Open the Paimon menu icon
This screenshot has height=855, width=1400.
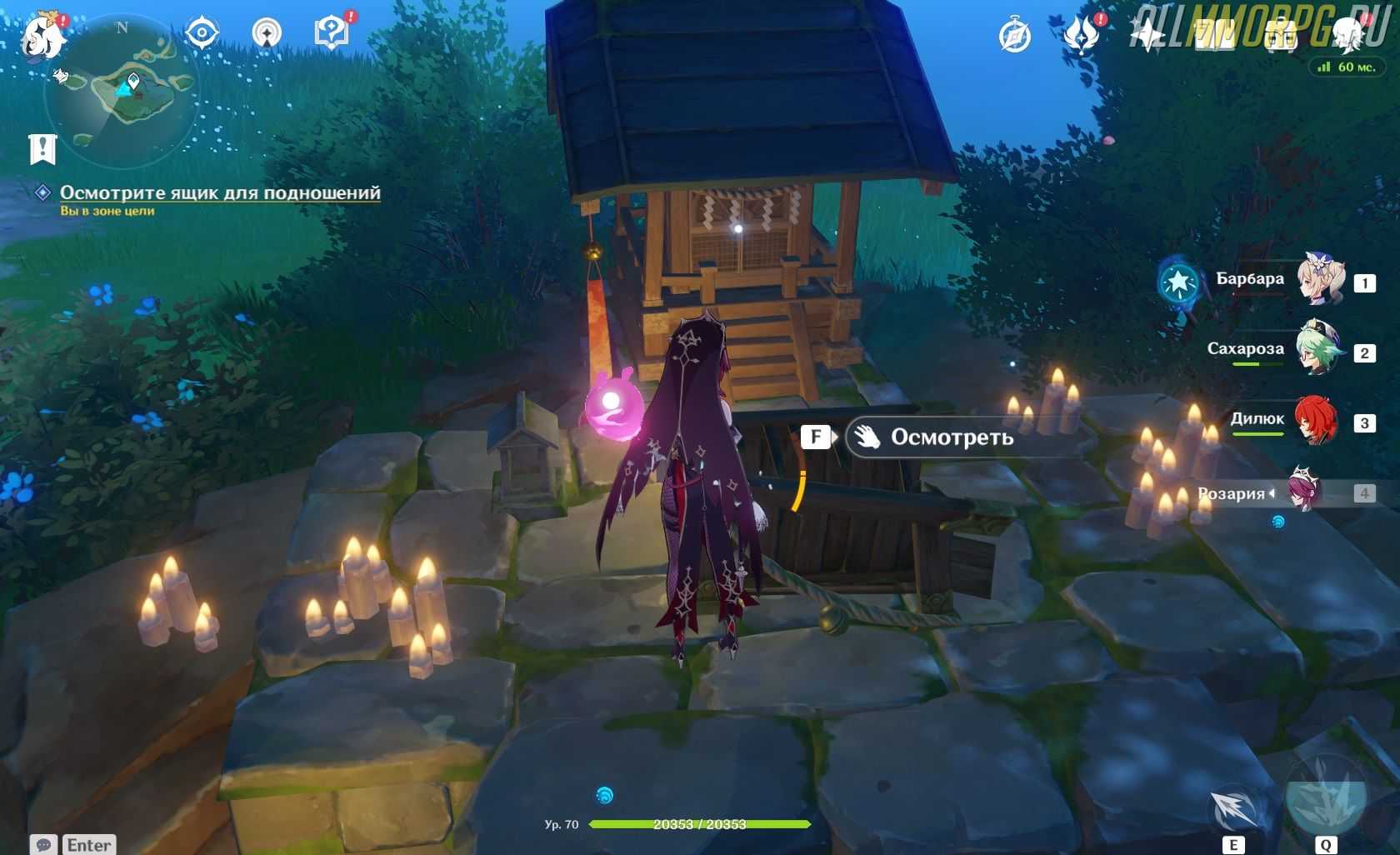pos(42,37)
